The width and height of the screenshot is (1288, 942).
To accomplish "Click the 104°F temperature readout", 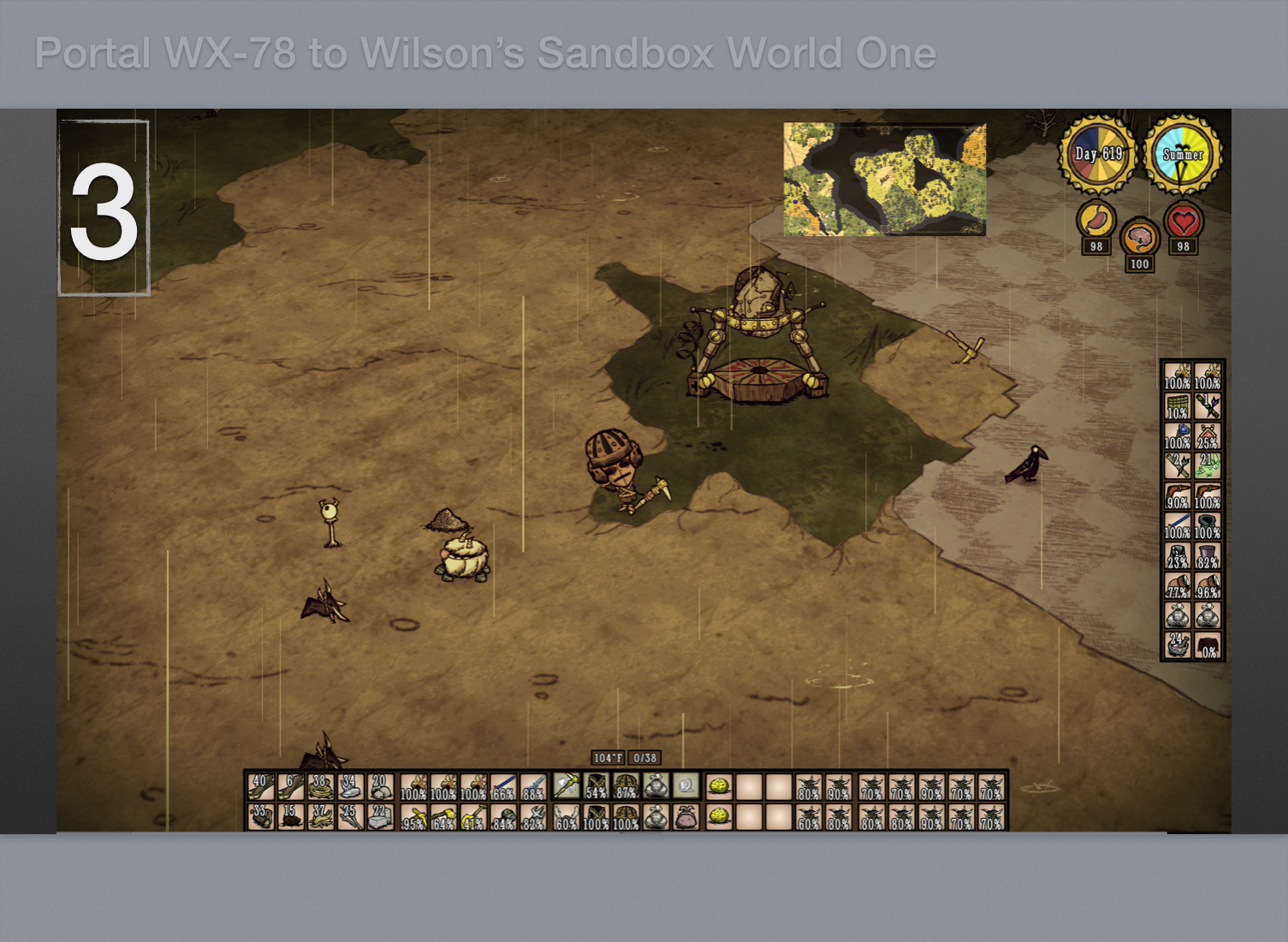I will pyautogui.click(x=606, y=758).
